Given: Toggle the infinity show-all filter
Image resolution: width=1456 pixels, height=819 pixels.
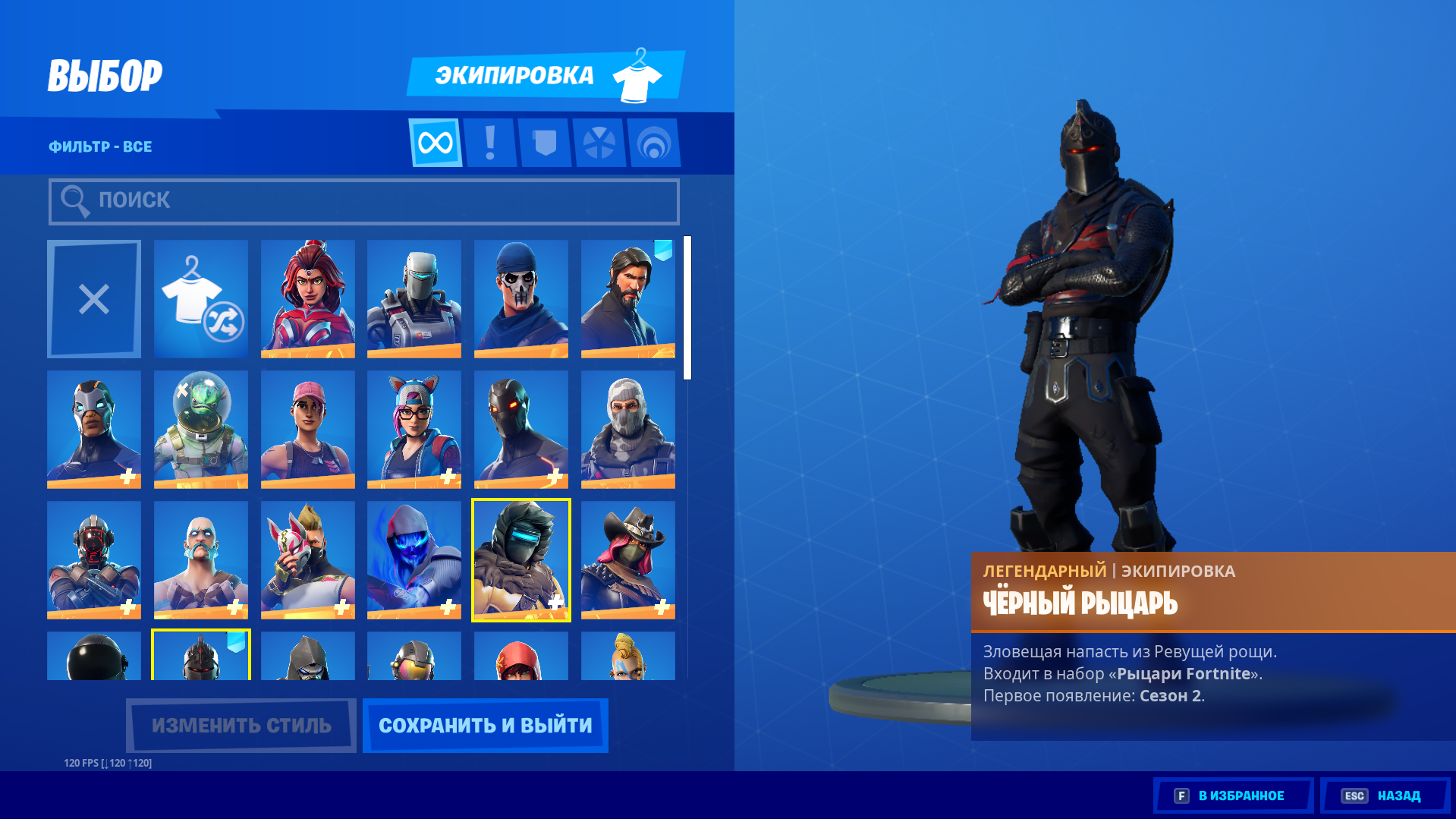Looking at the screenshot, I should [436, 143].
